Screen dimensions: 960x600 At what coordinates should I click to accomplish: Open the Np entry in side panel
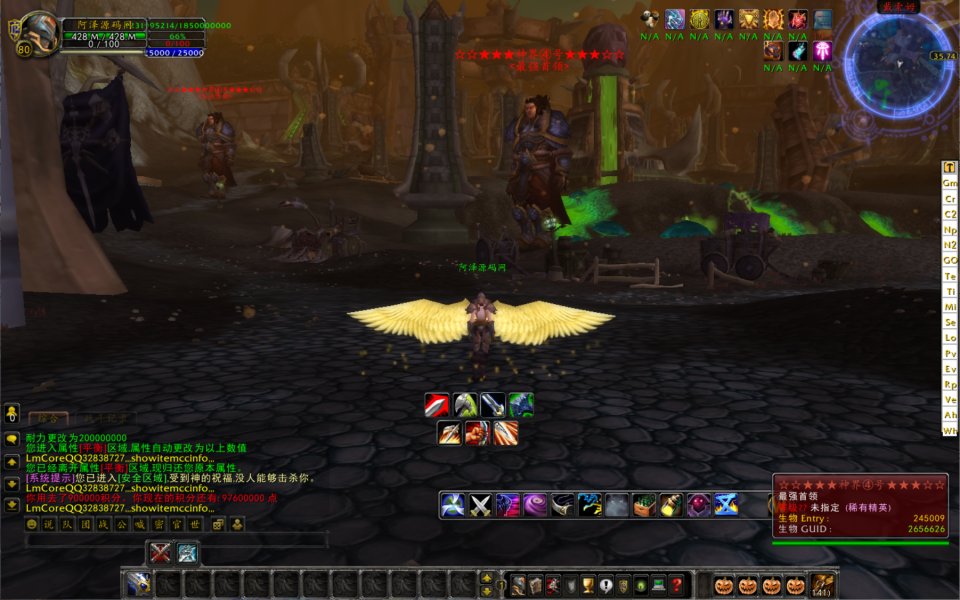click(x=950, y=230)
